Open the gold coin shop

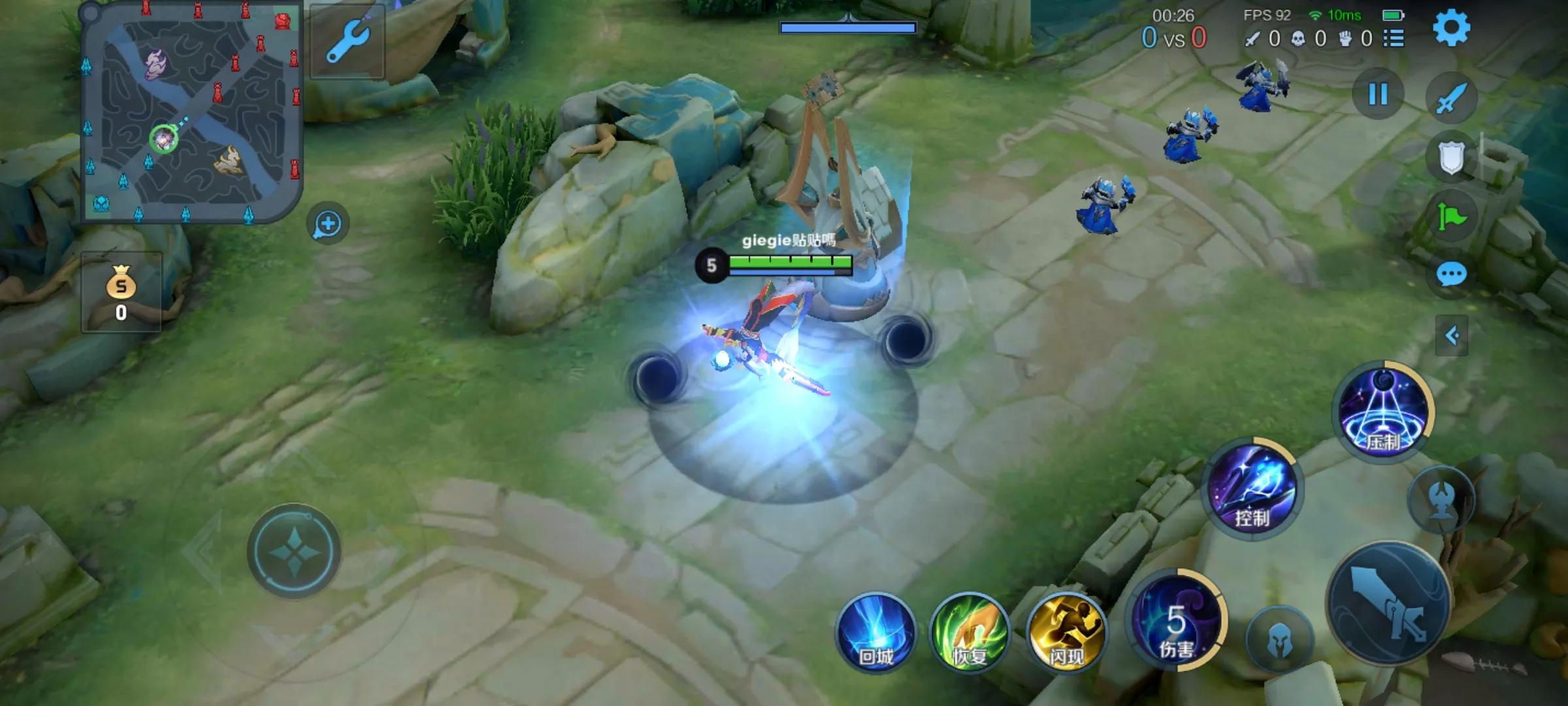(x=121, y=292)
